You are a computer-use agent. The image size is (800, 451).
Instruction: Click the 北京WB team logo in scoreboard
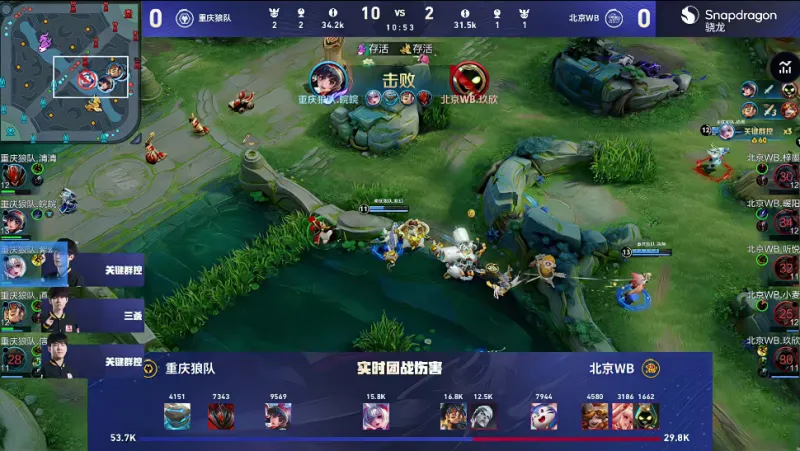614,18
